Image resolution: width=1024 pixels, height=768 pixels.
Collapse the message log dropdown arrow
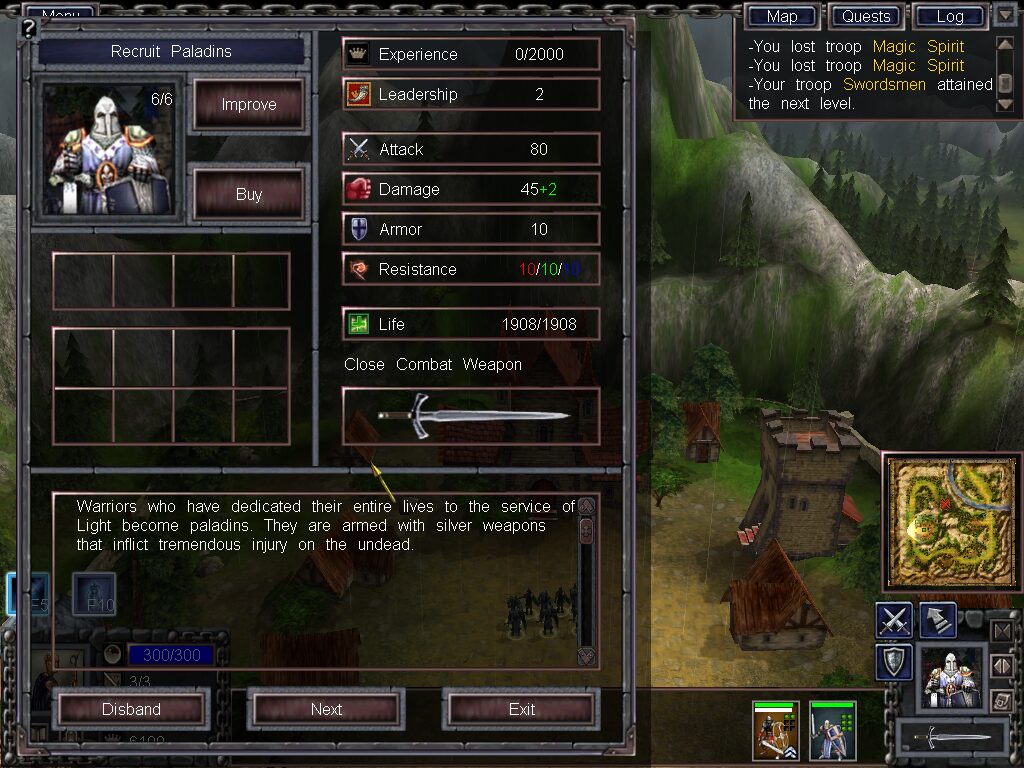pyautogui.click(x=1005, y=15)
